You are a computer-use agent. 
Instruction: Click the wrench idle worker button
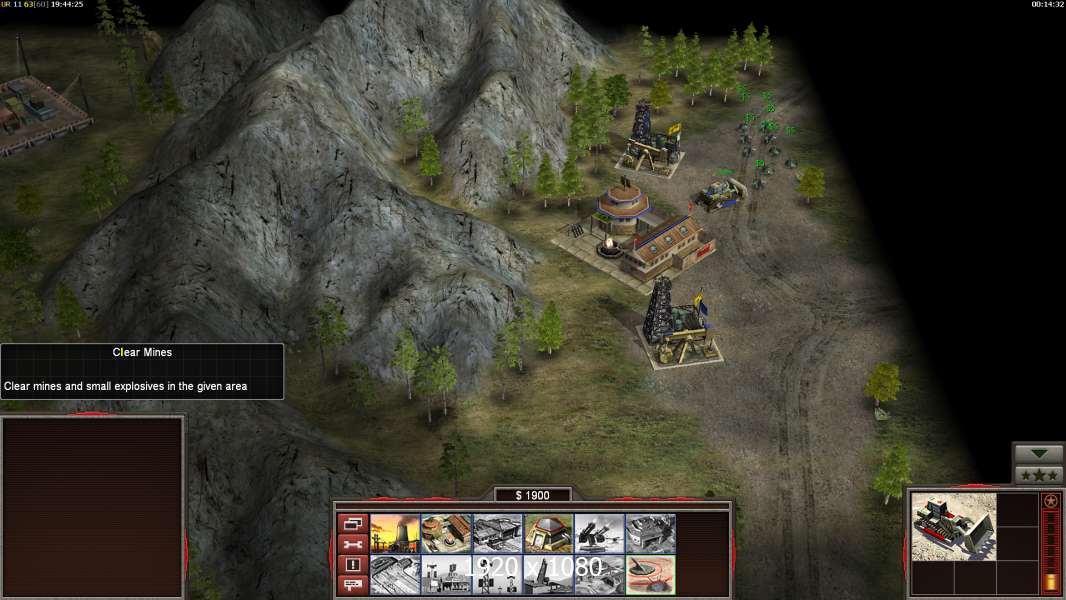pos(352,544)
